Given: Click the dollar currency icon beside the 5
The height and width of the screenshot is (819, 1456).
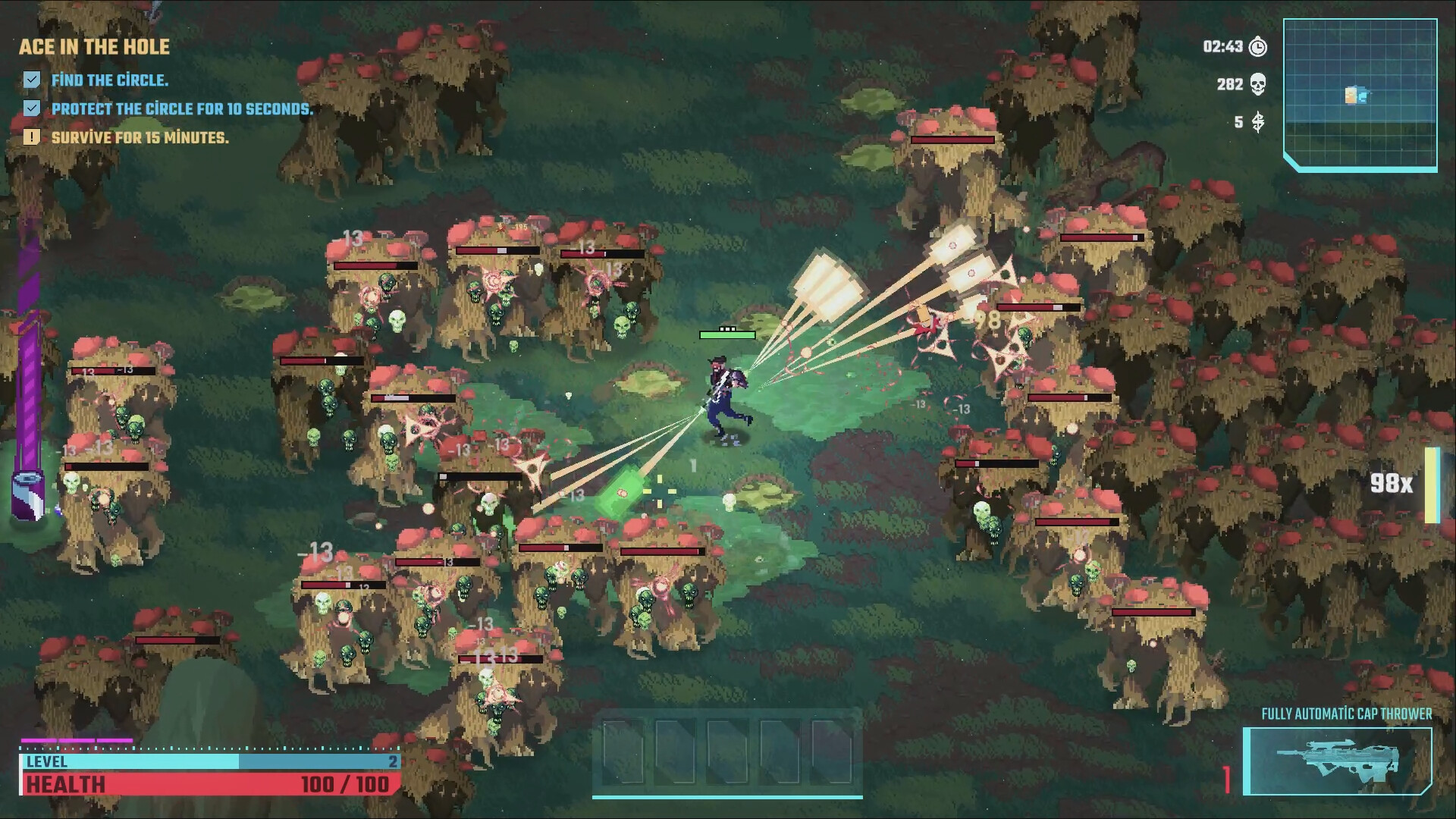Looking at the screenshot, I should 1257,123.
